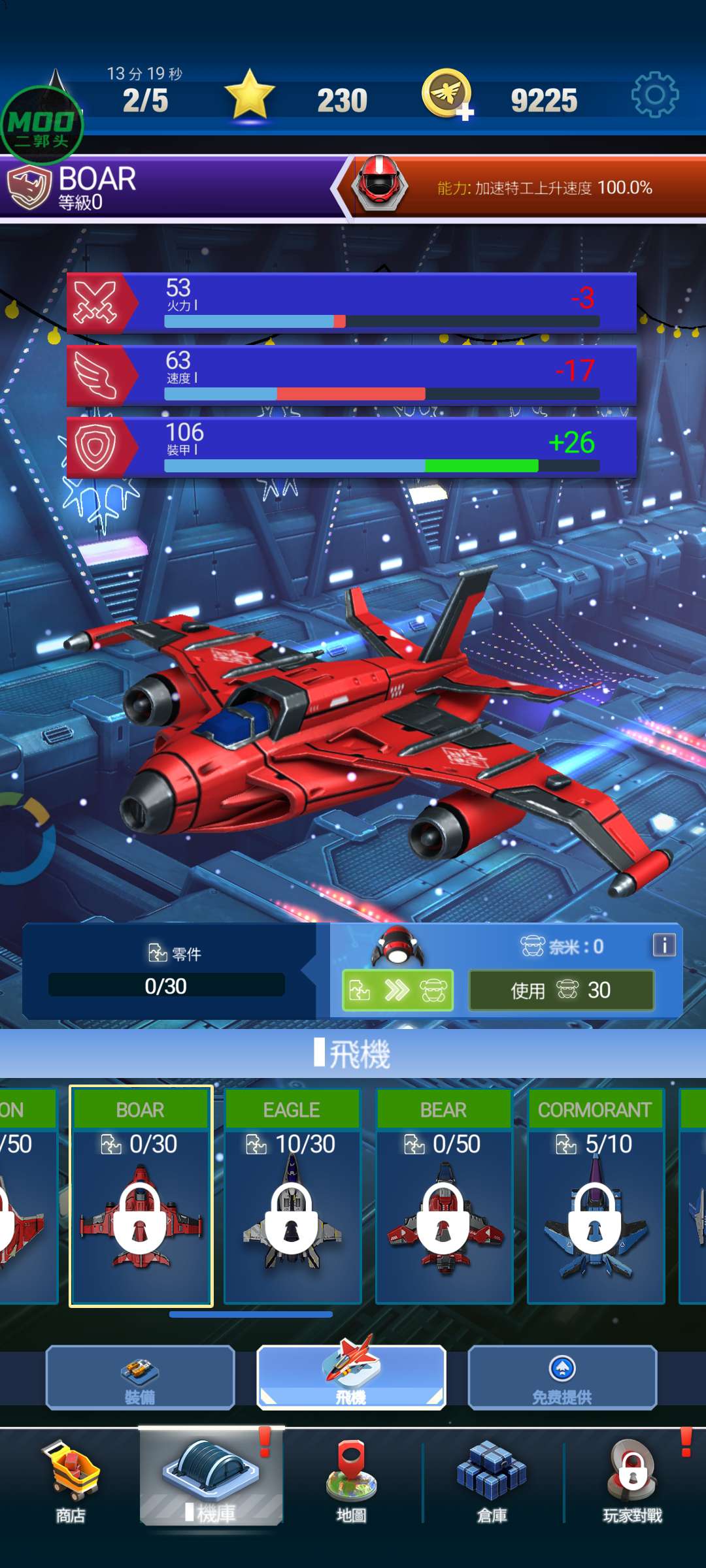Pick the BEAR aircraft card

pos(444,1196)
